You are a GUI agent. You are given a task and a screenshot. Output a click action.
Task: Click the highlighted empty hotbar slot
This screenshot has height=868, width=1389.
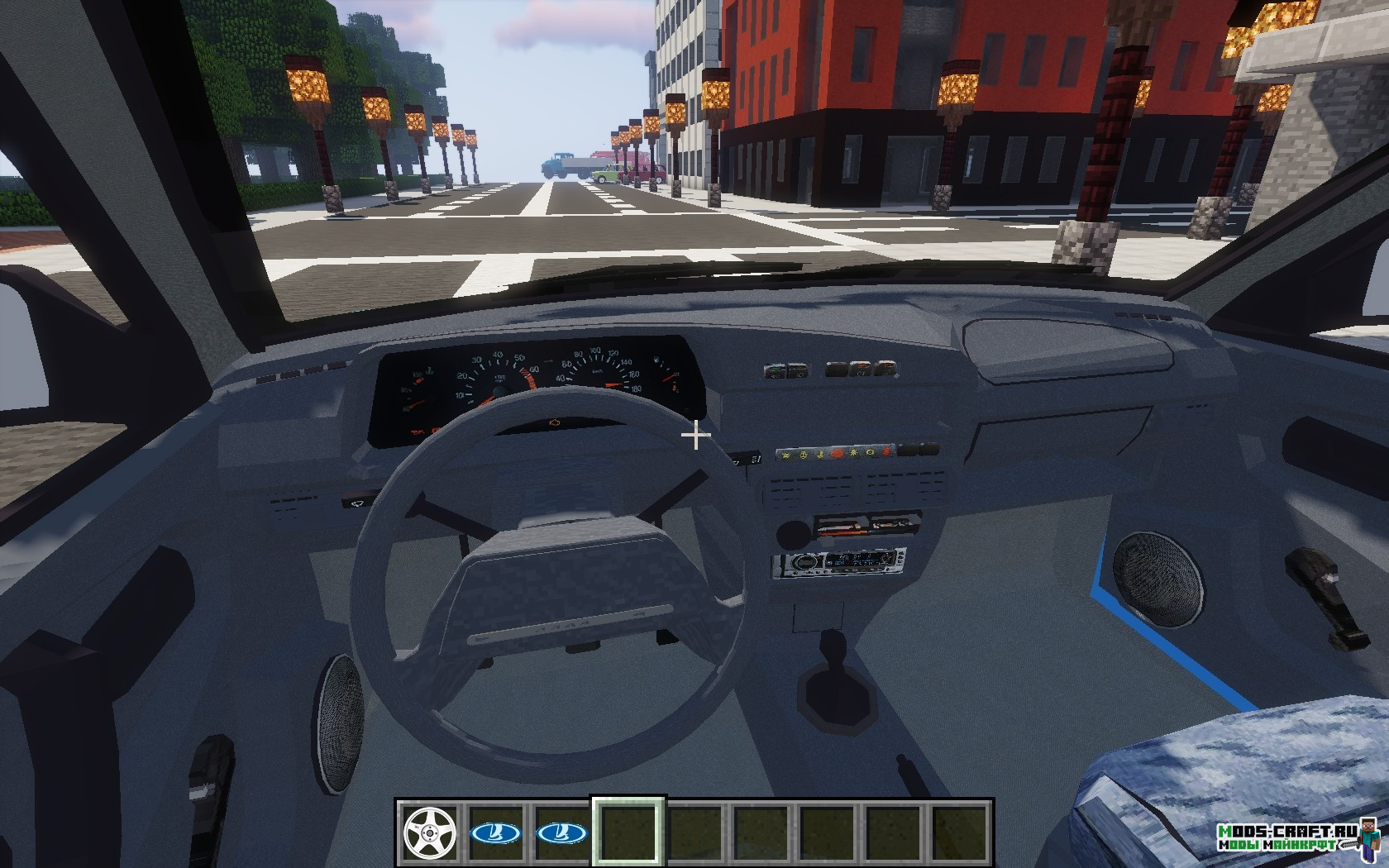(628, 832)
